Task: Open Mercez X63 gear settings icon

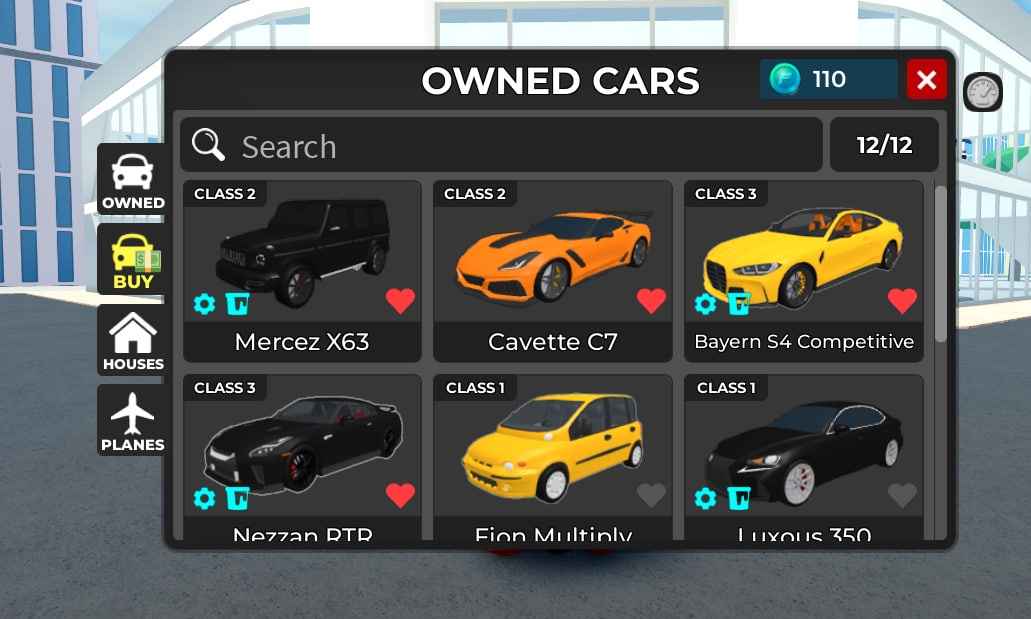Action: click(x=205, y=304)
